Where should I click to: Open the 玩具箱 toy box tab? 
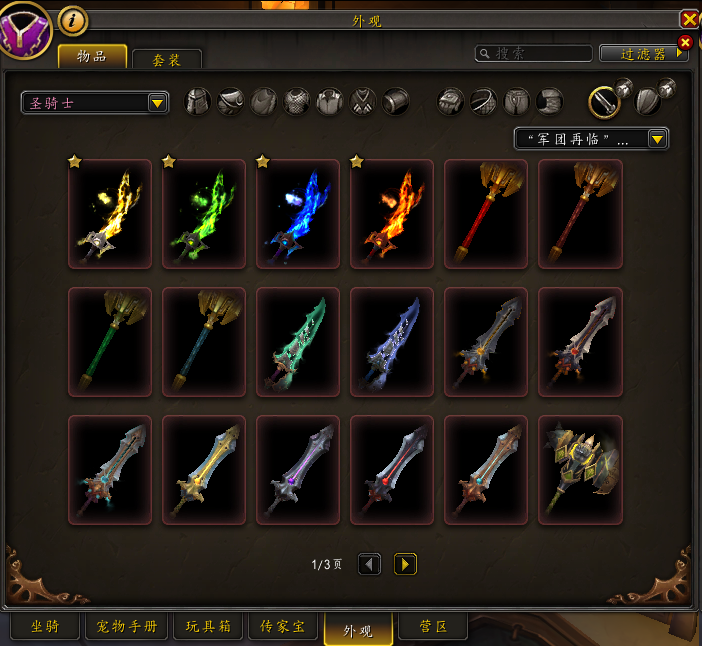coord(208,627)
